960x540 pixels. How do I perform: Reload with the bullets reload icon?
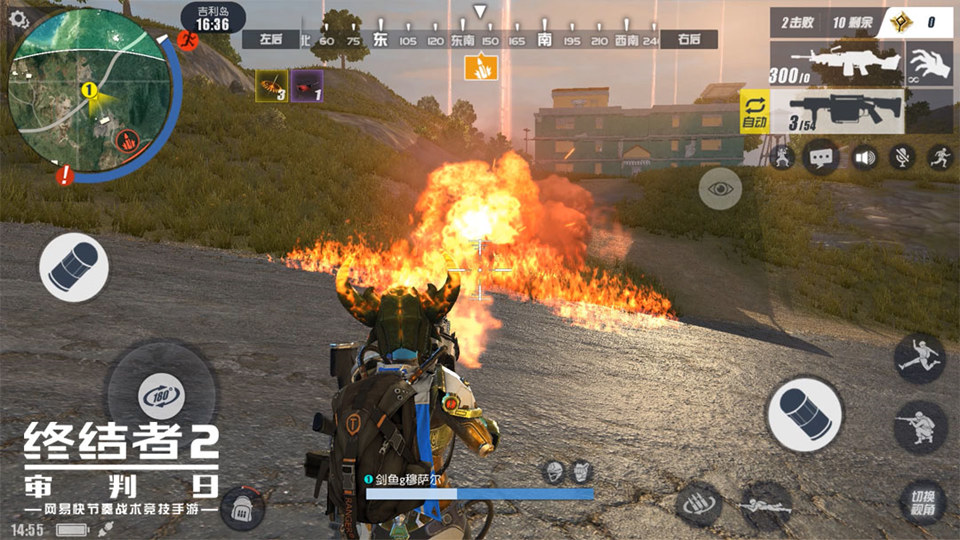pyautogui.click(x=699, y=503)
